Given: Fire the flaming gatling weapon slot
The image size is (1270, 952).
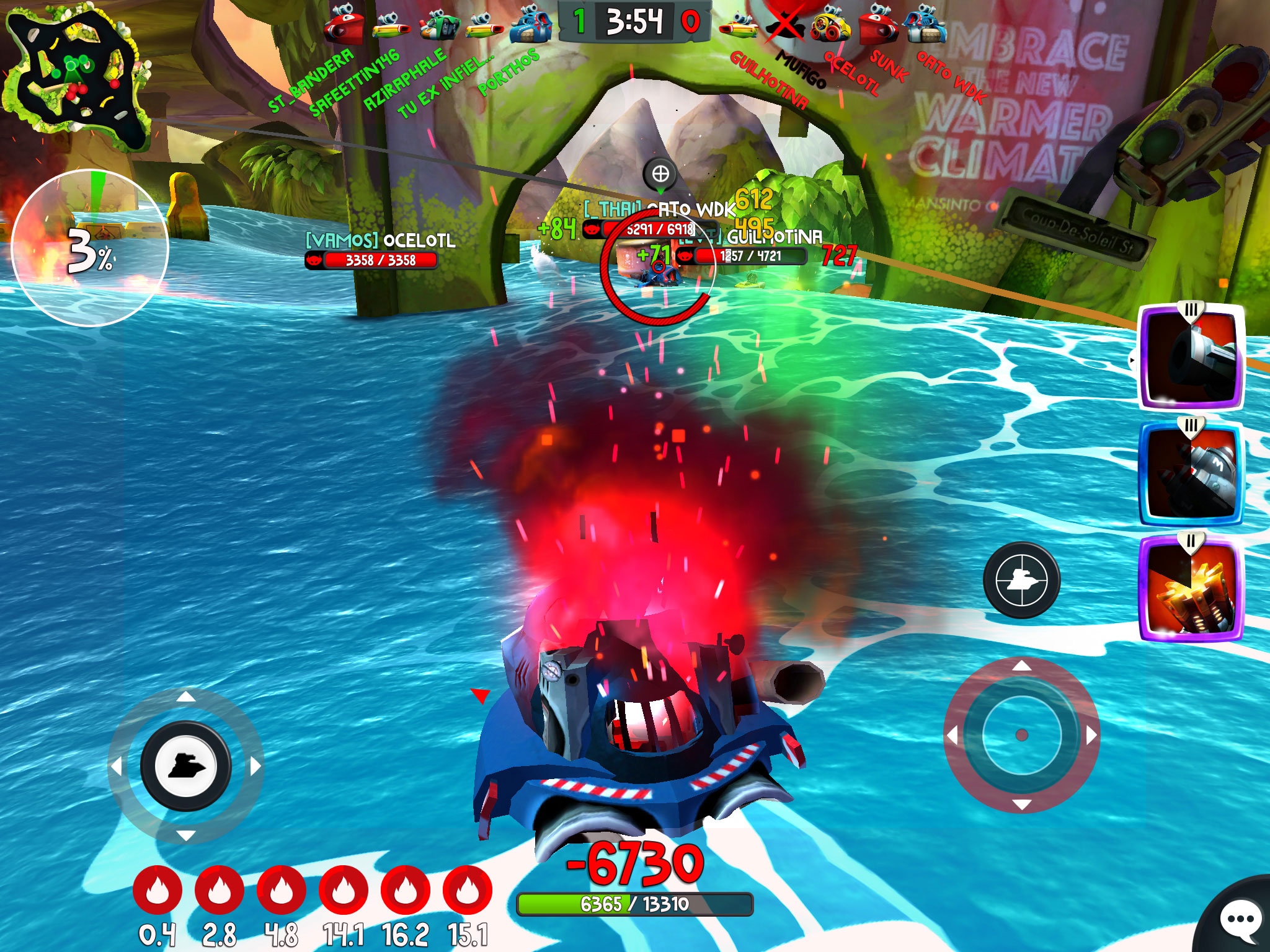Looking at the screenshot, I should tap(1191, 588).
